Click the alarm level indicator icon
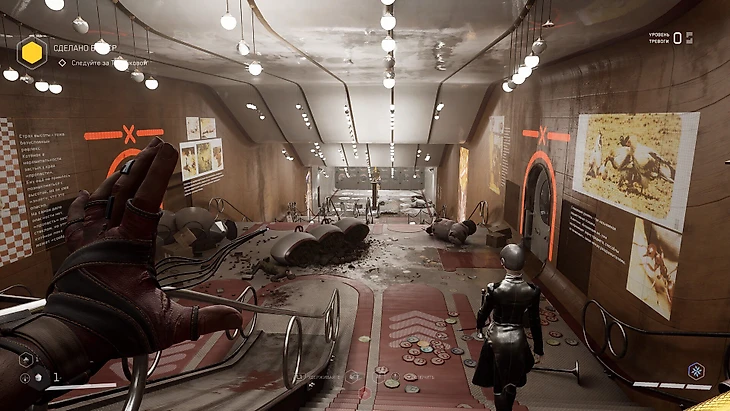This screenshot has height=411, width=730. pyautogui.click(x=688, y=38)
